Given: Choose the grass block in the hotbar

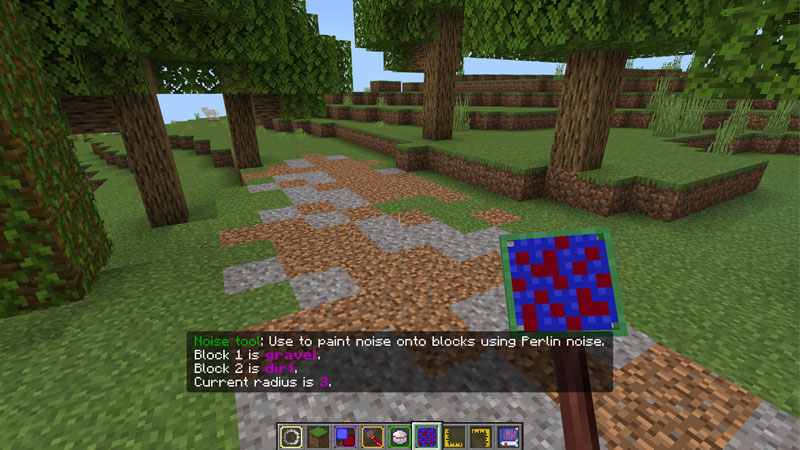Looking at the screenshot, I should click(x=320, y=436).
